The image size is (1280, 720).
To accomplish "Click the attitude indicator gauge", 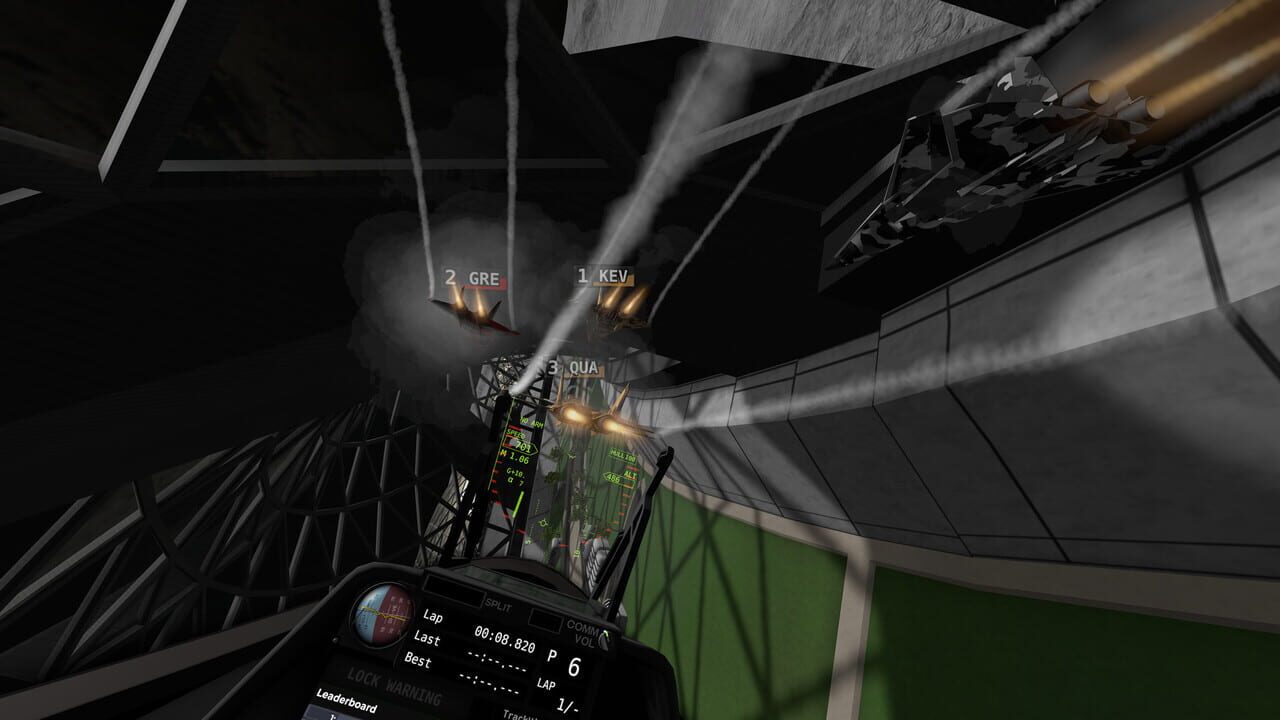I will [x=381, y=616].
